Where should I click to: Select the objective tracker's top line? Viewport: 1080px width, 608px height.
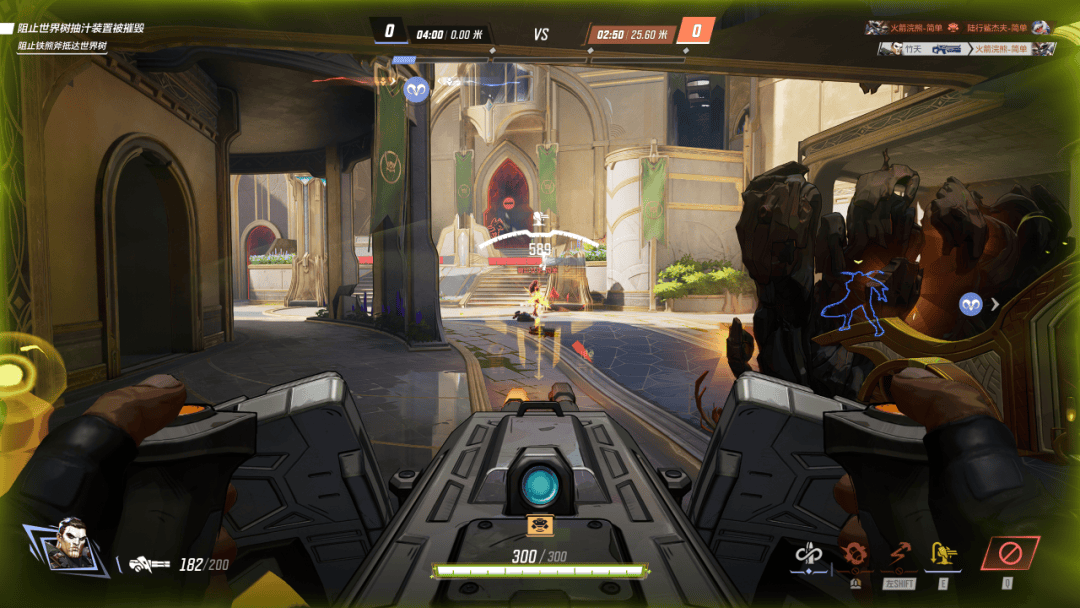pos(80,28)
